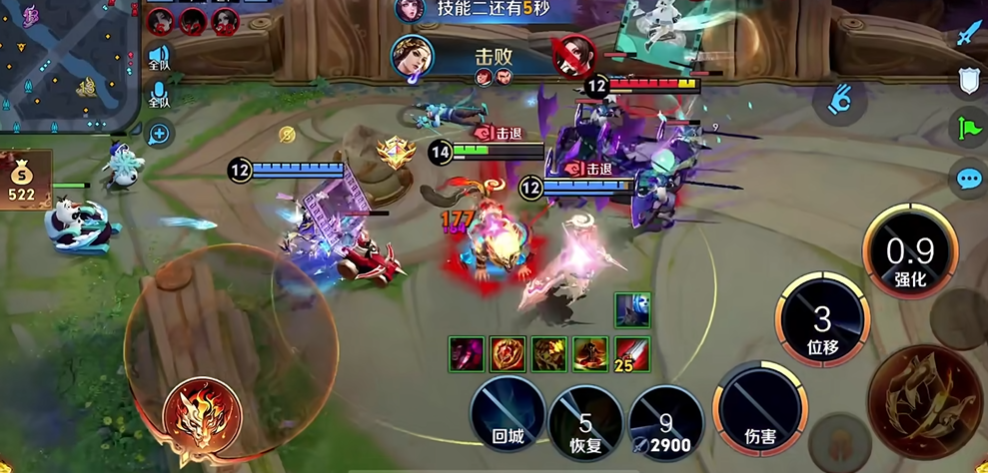The height and width of the screenshot is (473, 988).
Task: Send the defend signal with the shield icon
Action: tap(969, 81)
